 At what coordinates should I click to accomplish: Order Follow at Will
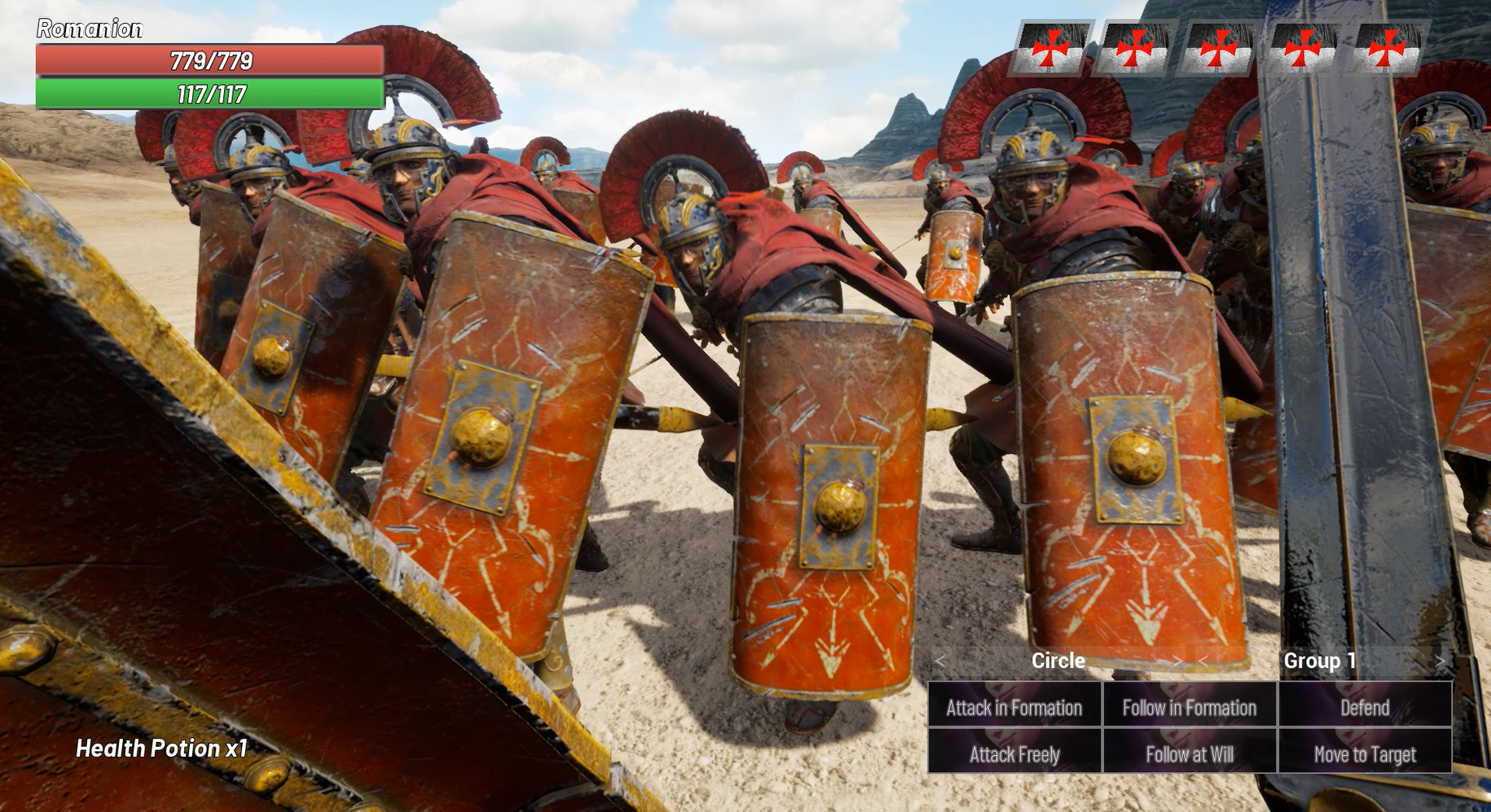[1188, 754]
